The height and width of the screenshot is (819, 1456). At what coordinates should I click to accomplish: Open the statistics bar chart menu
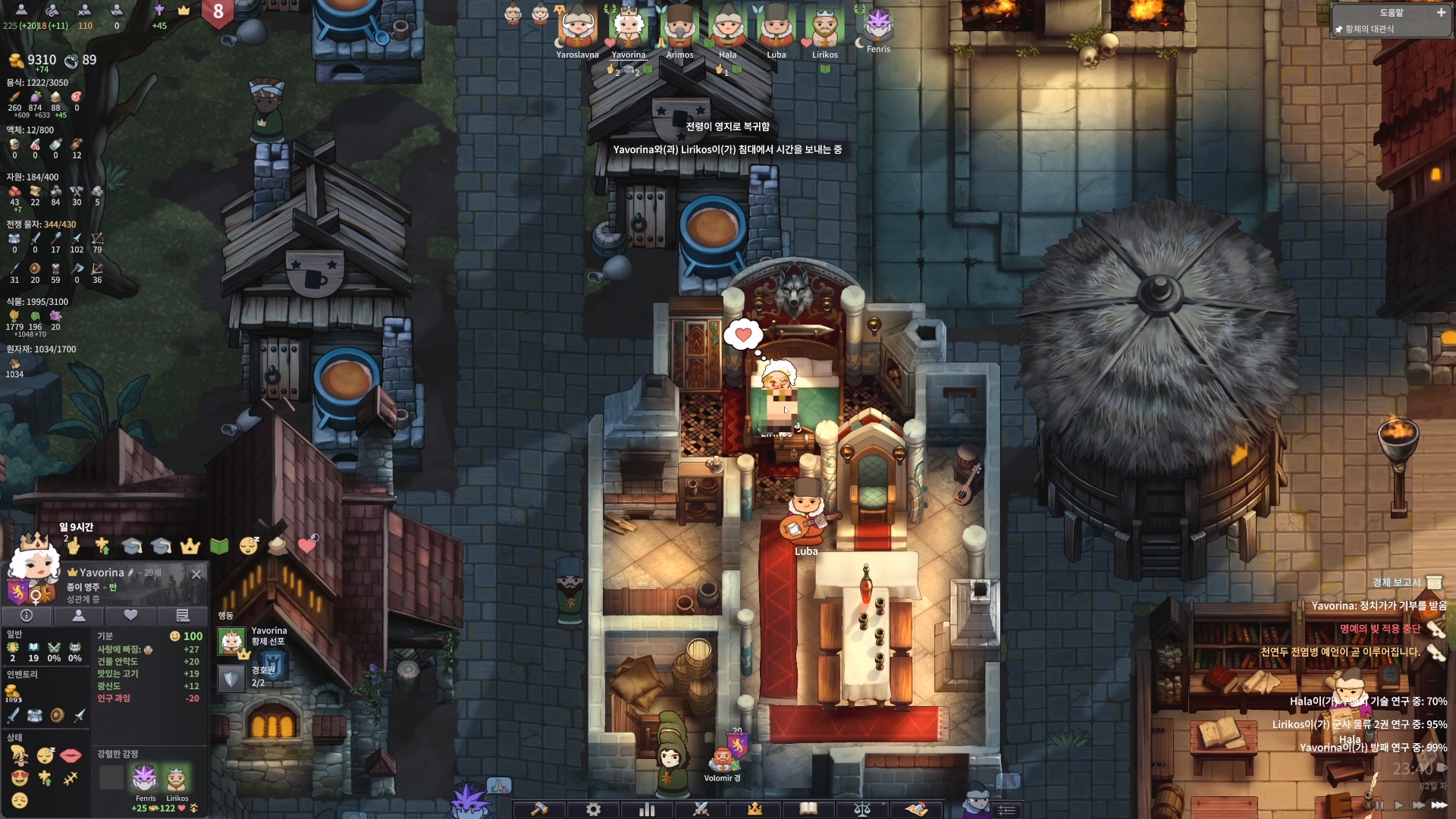647,809
